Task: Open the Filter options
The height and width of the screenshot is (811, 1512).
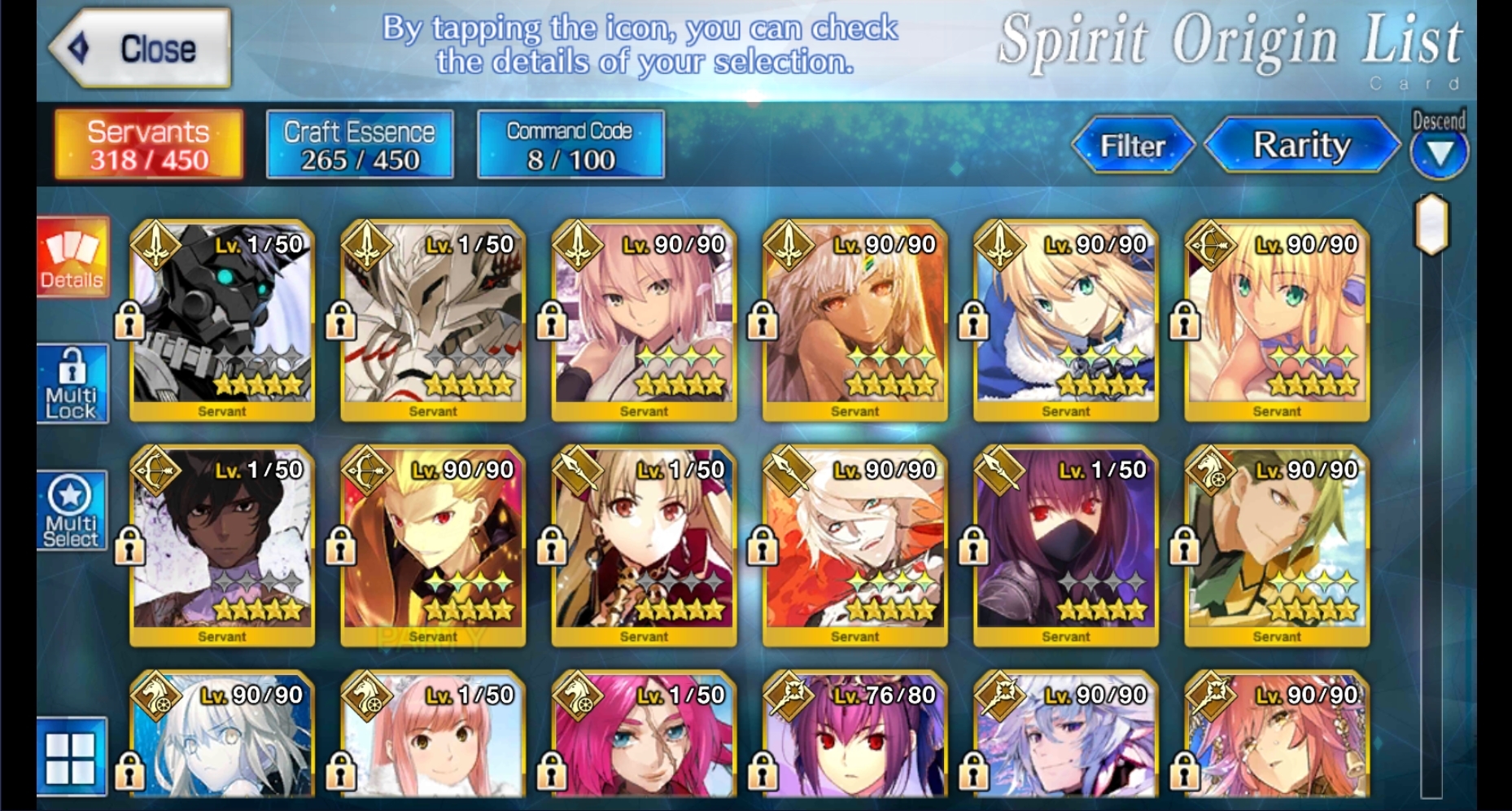Action: pyautogui.click(x=1133, y=147)
